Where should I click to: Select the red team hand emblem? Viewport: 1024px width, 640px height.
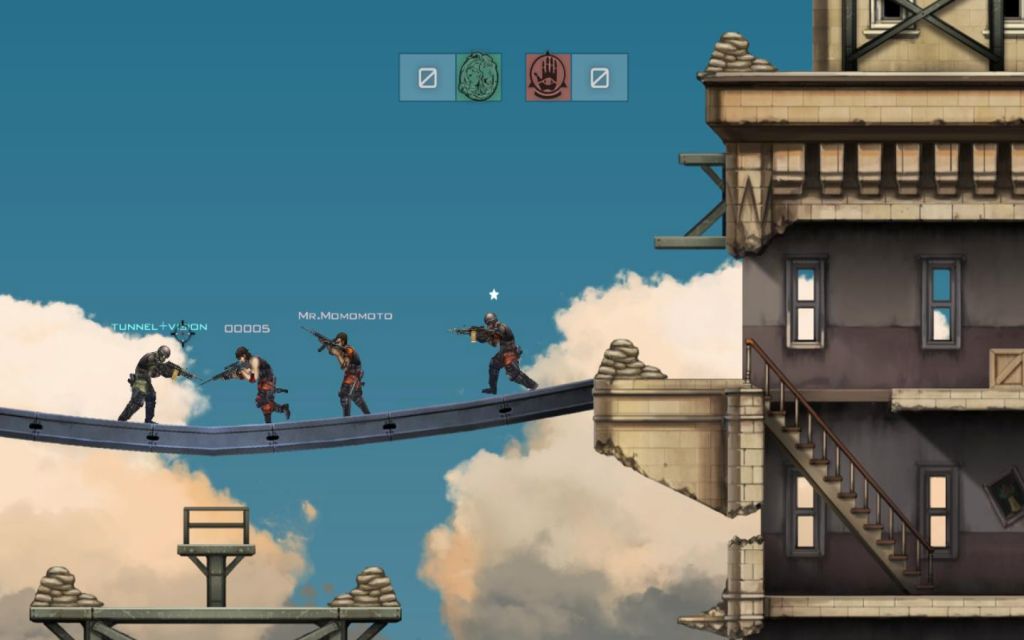pyautogui.click(x=548, y=77)
